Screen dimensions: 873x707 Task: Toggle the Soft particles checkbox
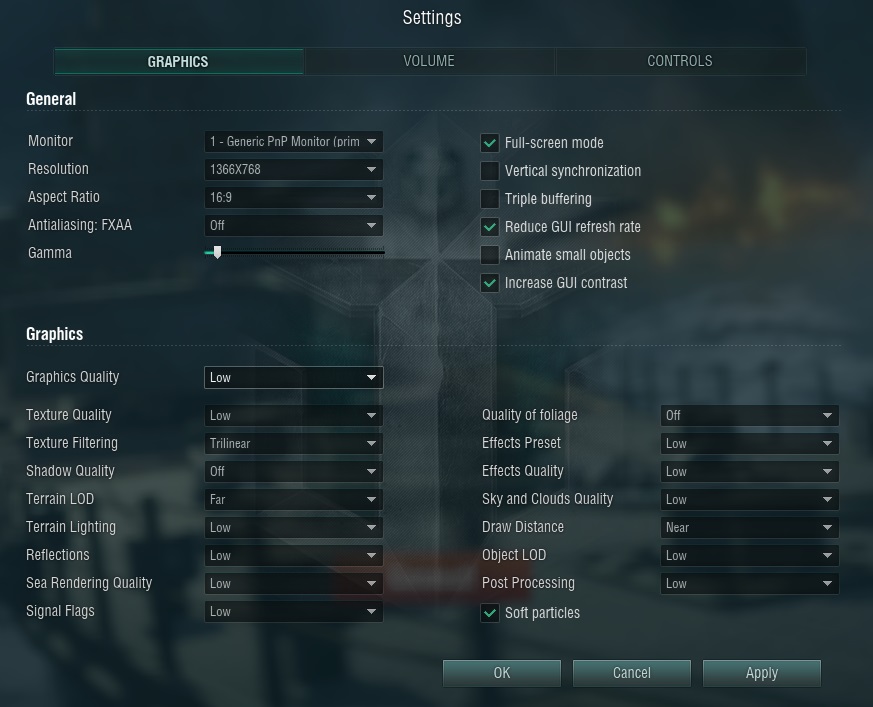[490, 613]
